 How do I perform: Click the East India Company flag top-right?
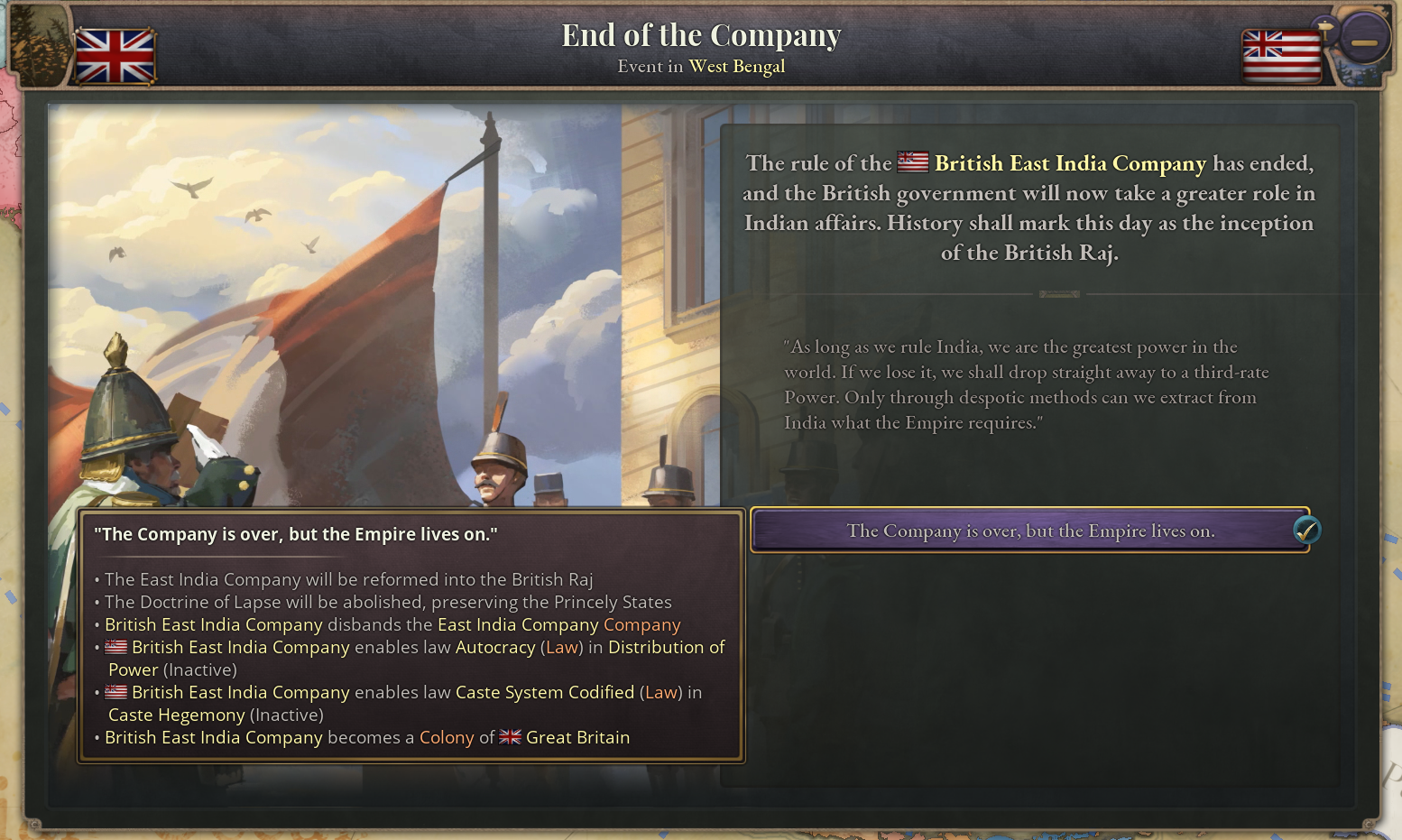pos(1281,56)
